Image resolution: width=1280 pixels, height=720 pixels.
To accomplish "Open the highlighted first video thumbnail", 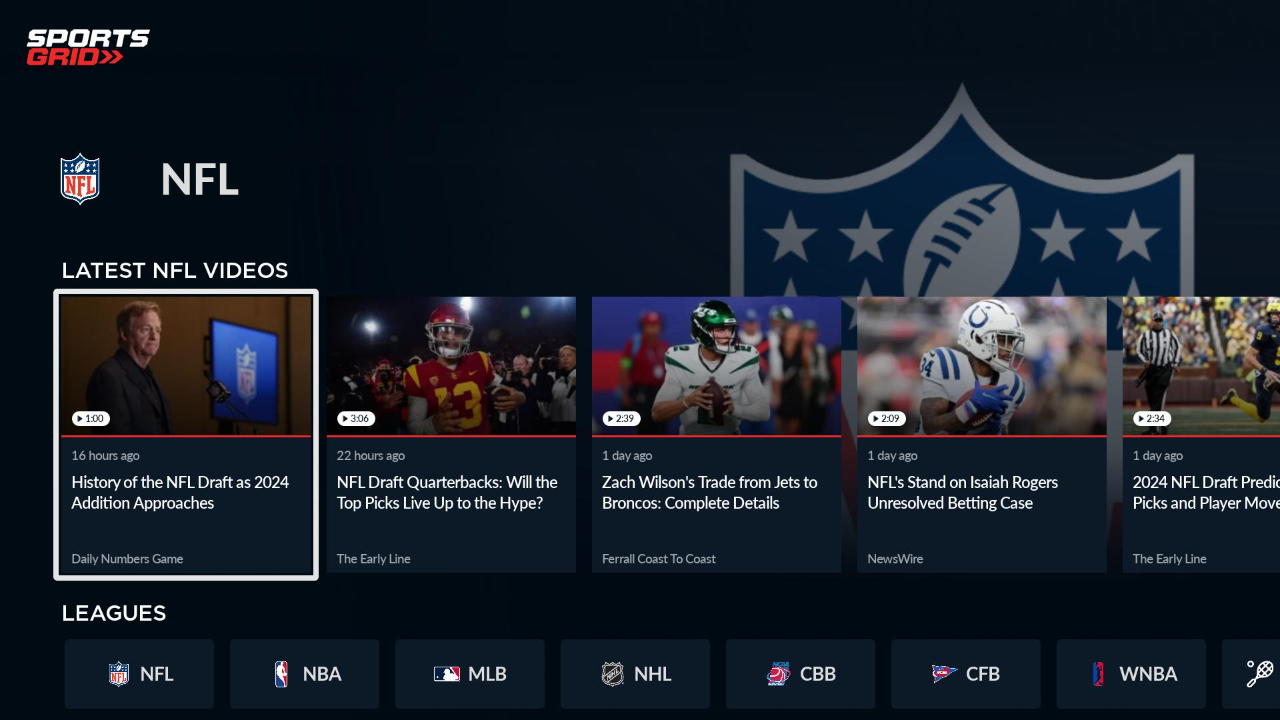I will (186, 365).
